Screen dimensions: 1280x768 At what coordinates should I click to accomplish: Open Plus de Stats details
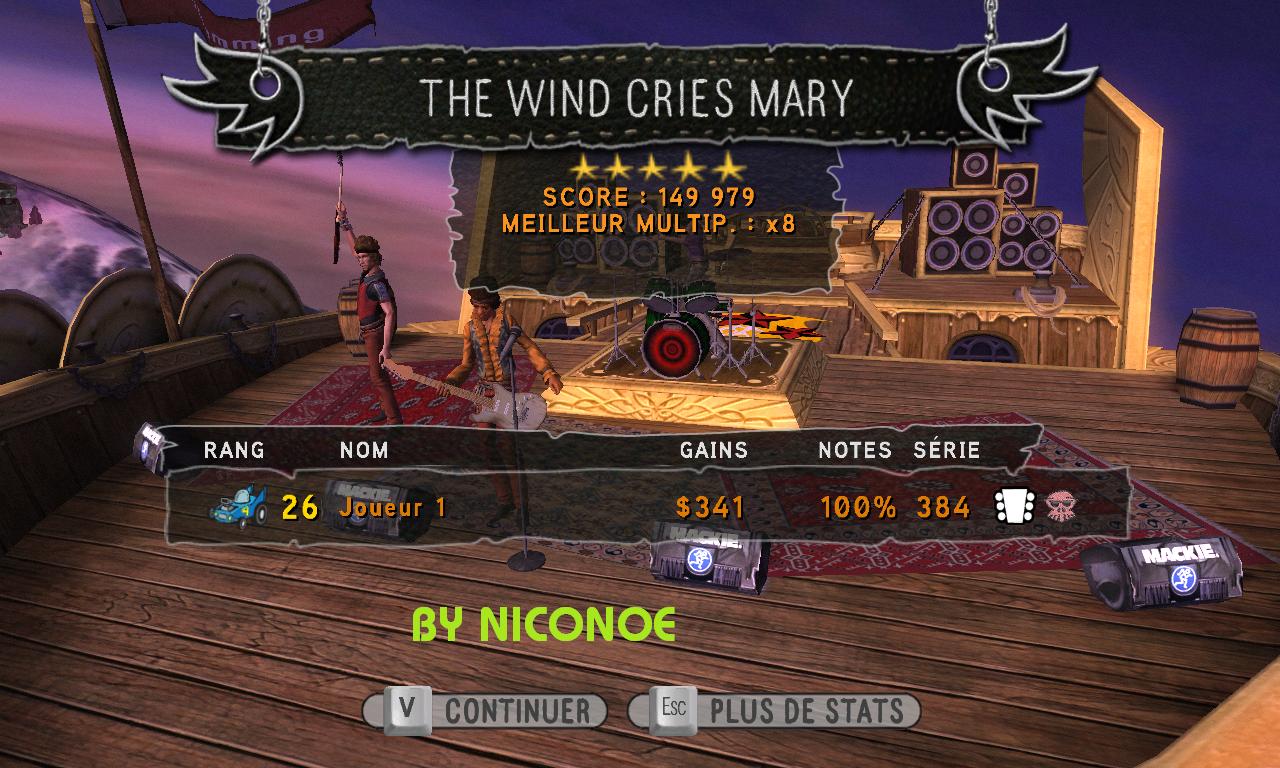coord(775,711)
